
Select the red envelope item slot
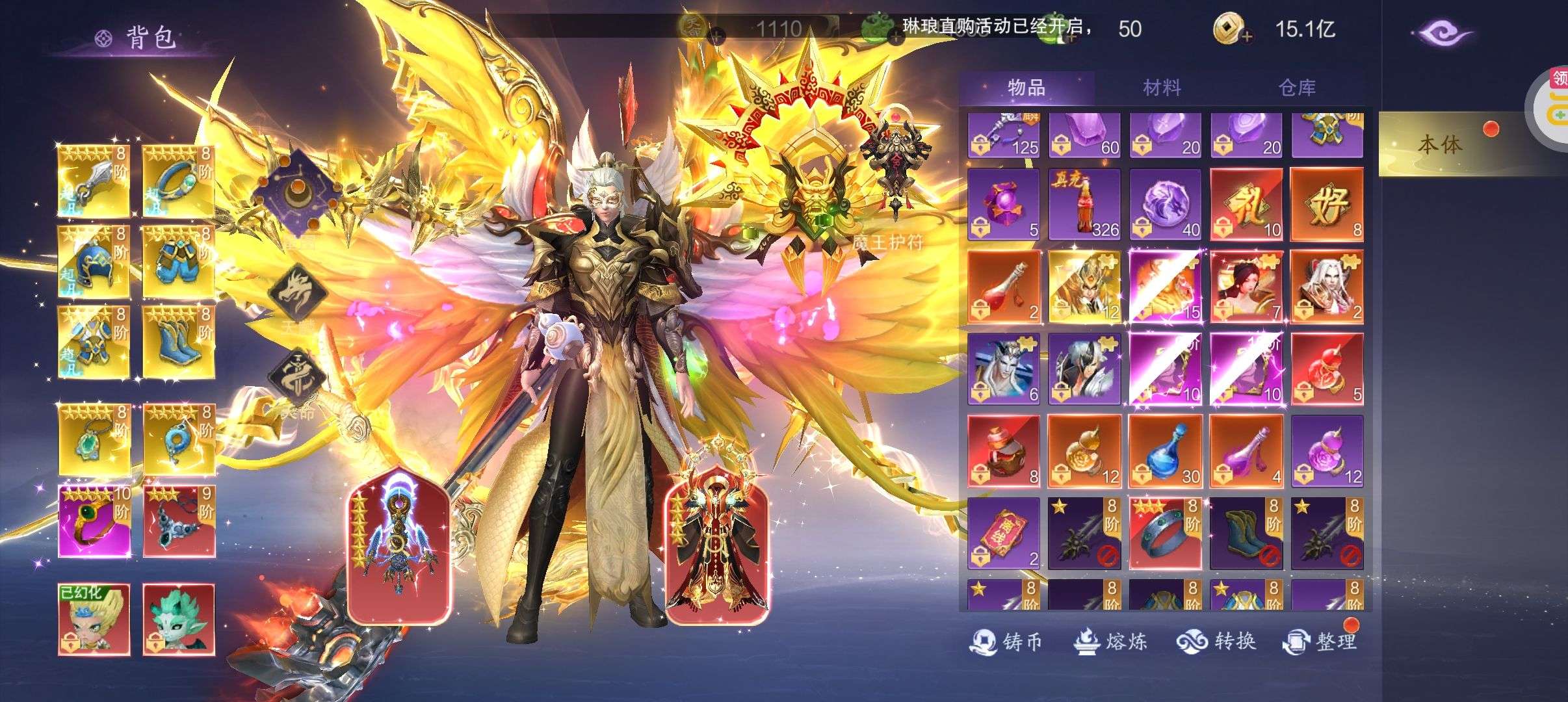[x=1003, y=534]
